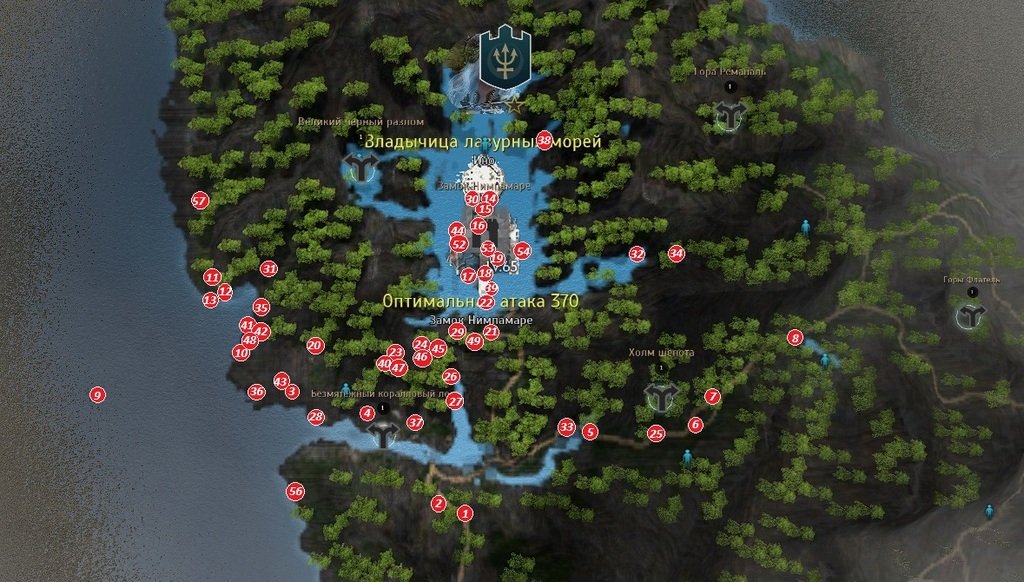
Task: Click map marker number 31
Action: click(268, 269)
